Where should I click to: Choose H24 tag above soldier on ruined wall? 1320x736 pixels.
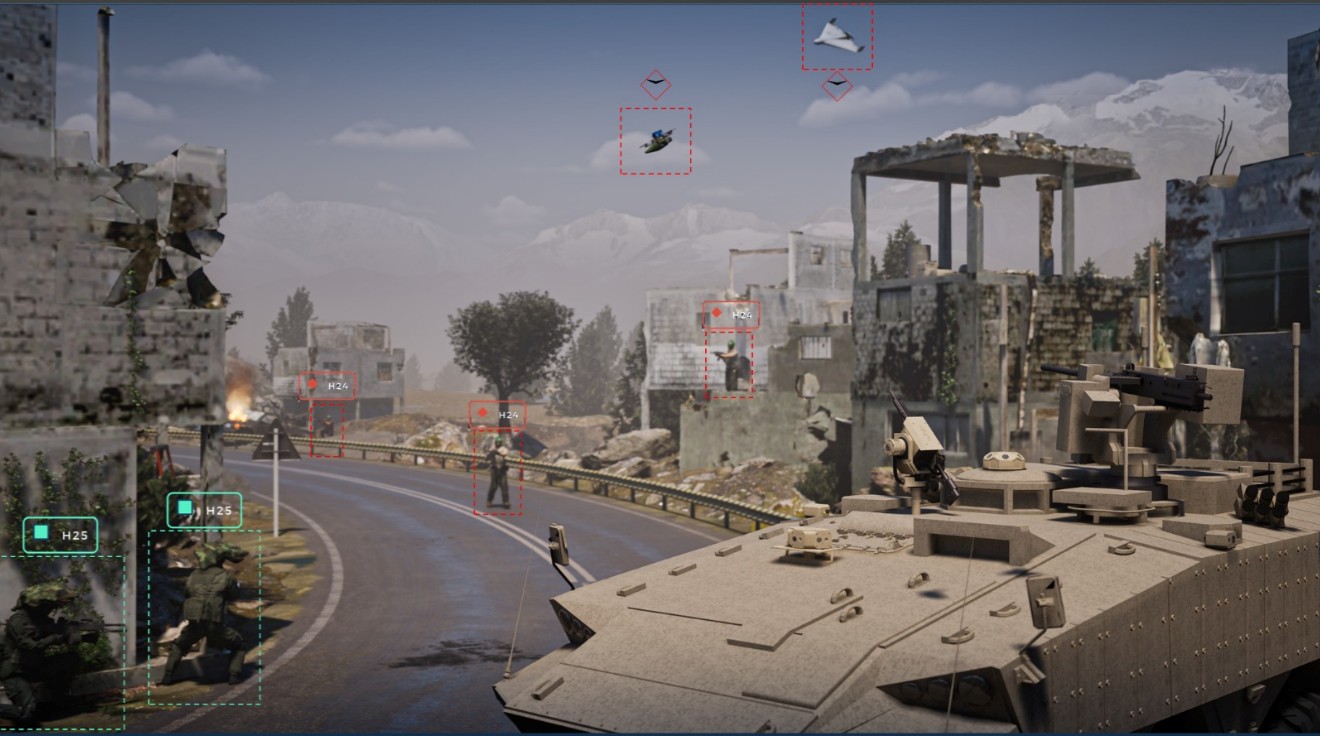click(731, 315)
